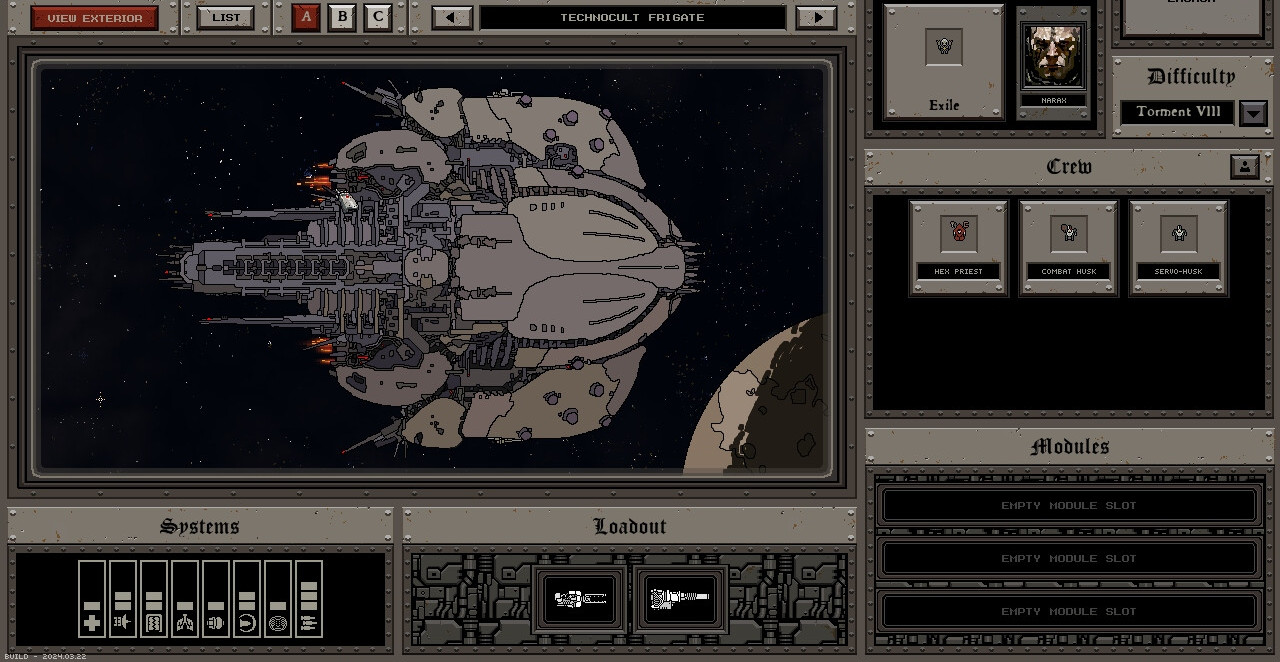Select ship layout A
This screenshot has width=1280, height=662.
pos(306,17)
